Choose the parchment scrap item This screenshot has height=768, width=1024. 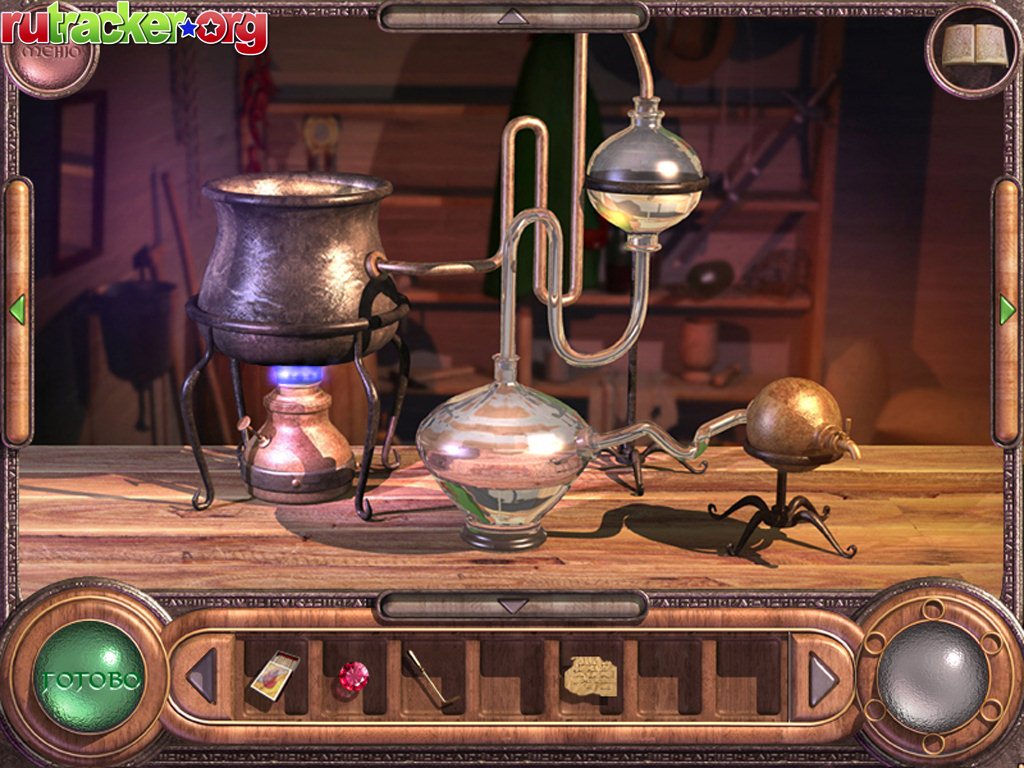click(x=590, y=675)
